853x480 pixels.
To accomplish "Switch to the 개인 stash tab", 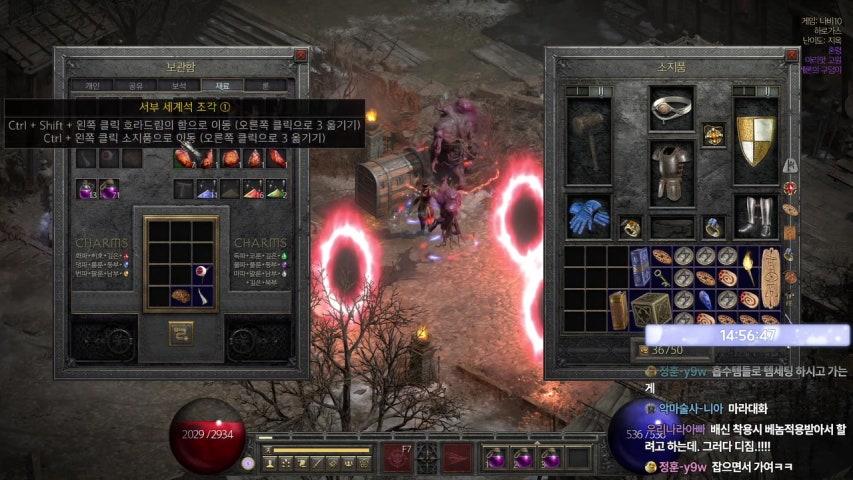I will tap(93, 86).
